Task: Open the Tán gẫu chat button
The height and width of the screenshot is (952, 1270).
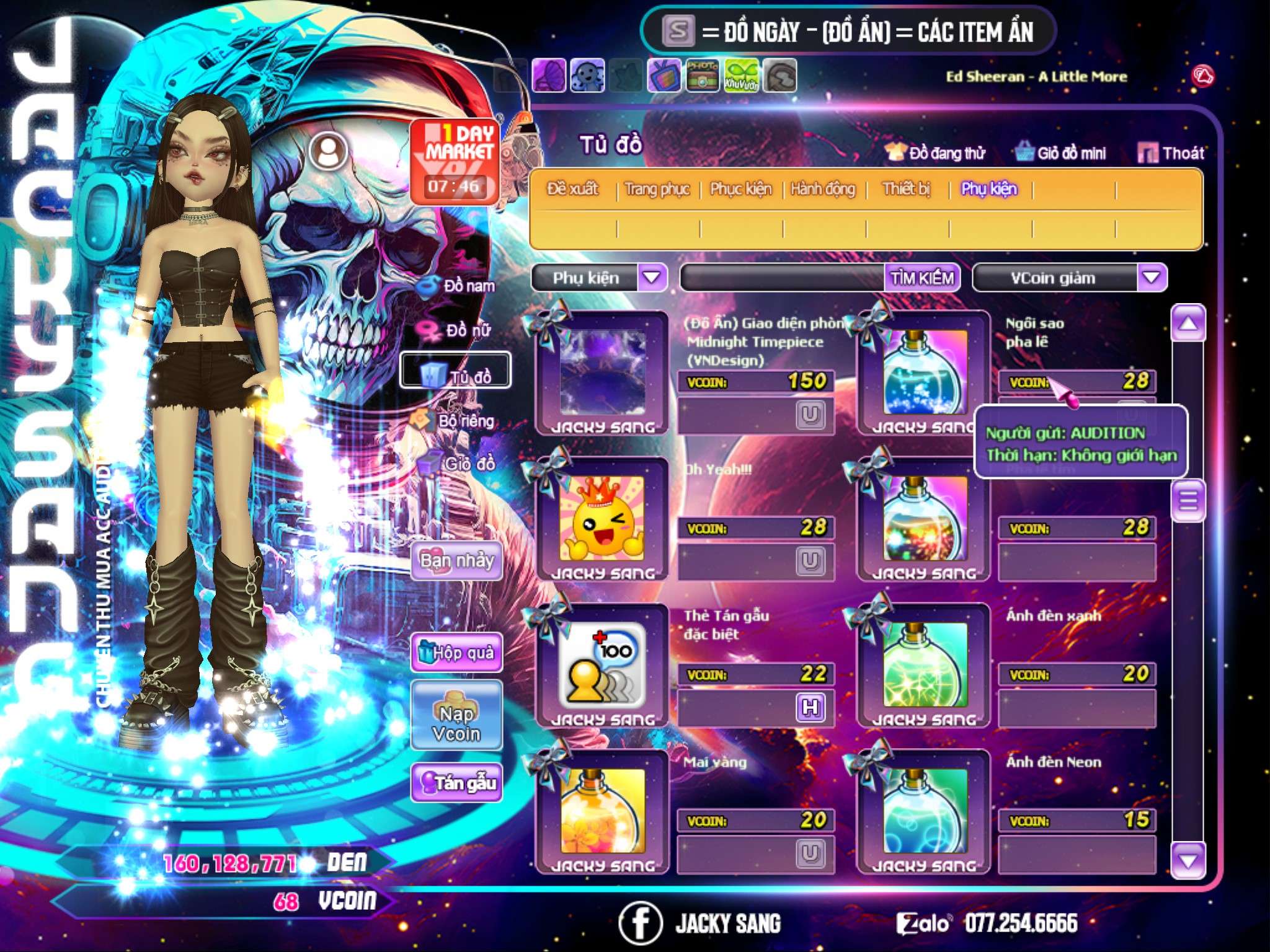Action: pyautogui.click(x=457, y=783)
